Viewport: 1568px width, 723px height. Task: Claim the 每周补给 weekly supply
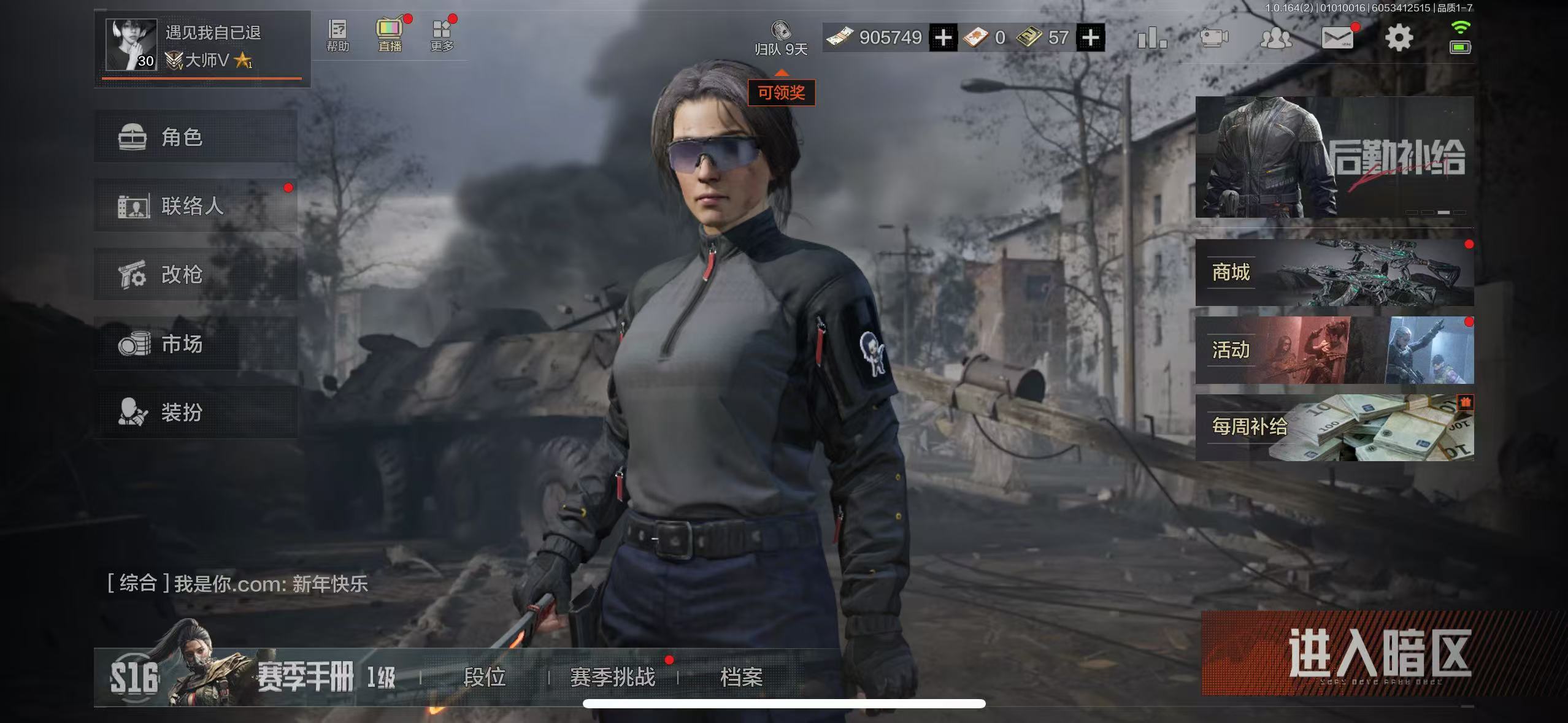[x=1334, y=427]
